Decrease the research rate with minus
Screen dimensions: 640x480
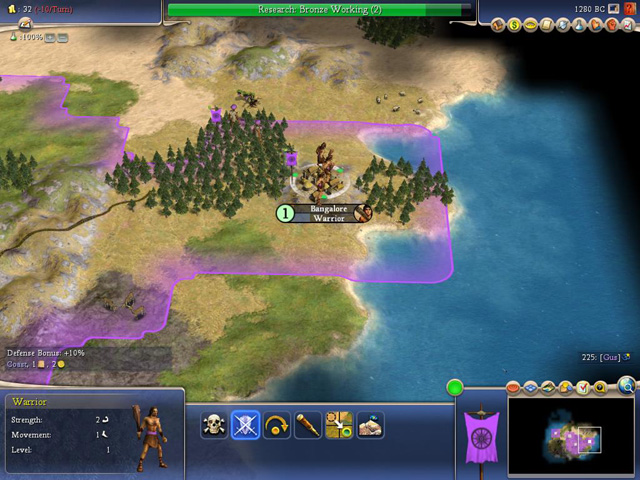[x=62, y=37]
